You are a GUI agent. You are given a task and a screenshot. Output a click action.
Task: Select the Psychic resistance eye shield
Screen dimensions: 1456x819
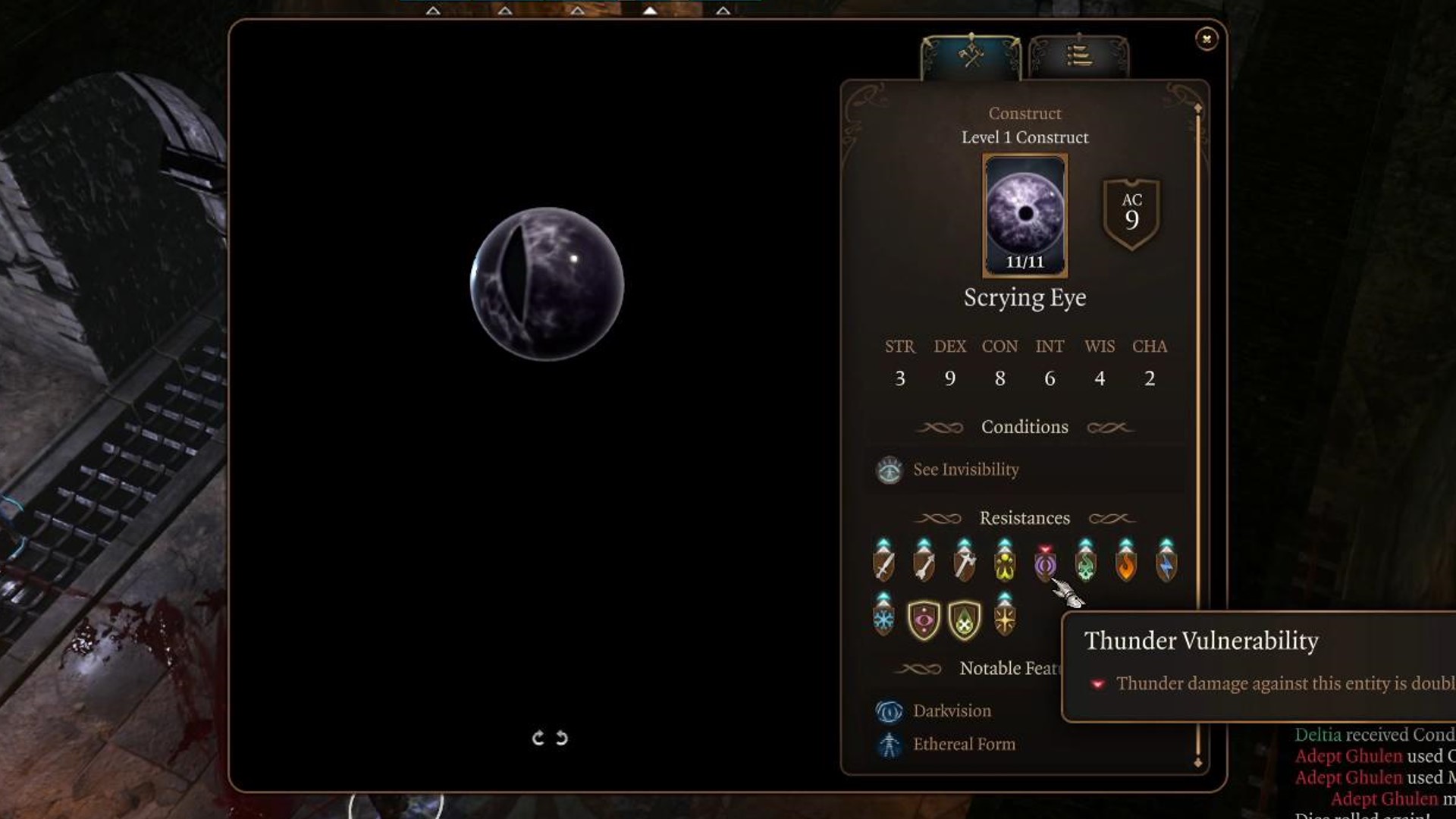click(924, 622)
